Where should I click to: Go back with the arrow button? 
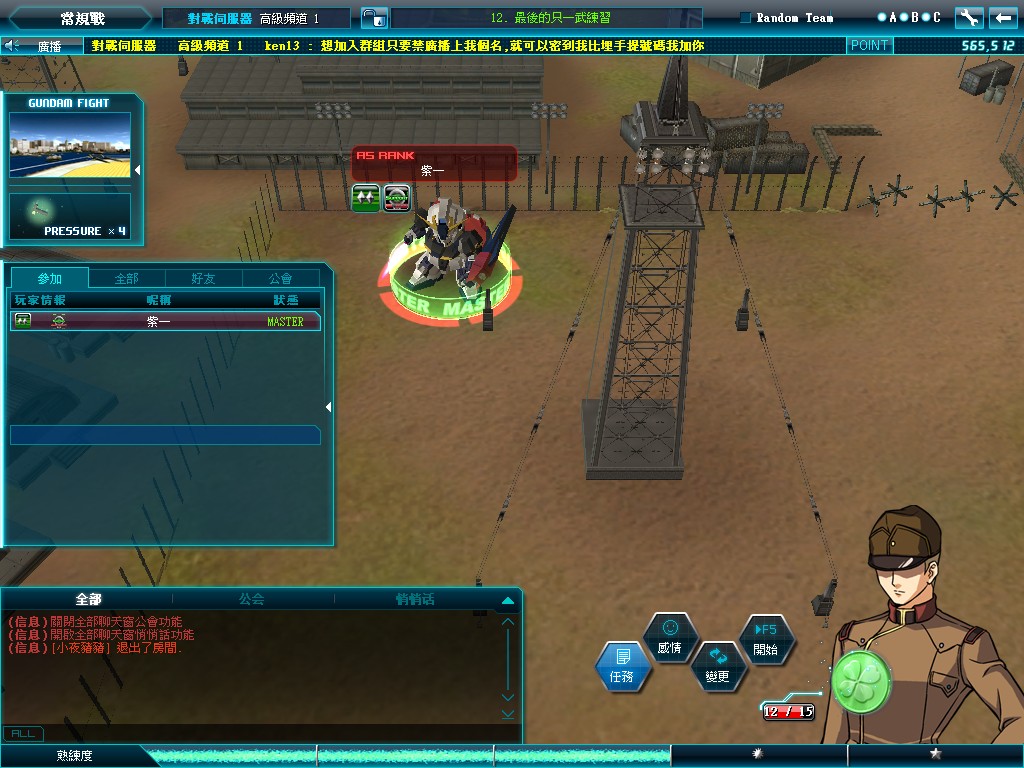[1001, 17]
